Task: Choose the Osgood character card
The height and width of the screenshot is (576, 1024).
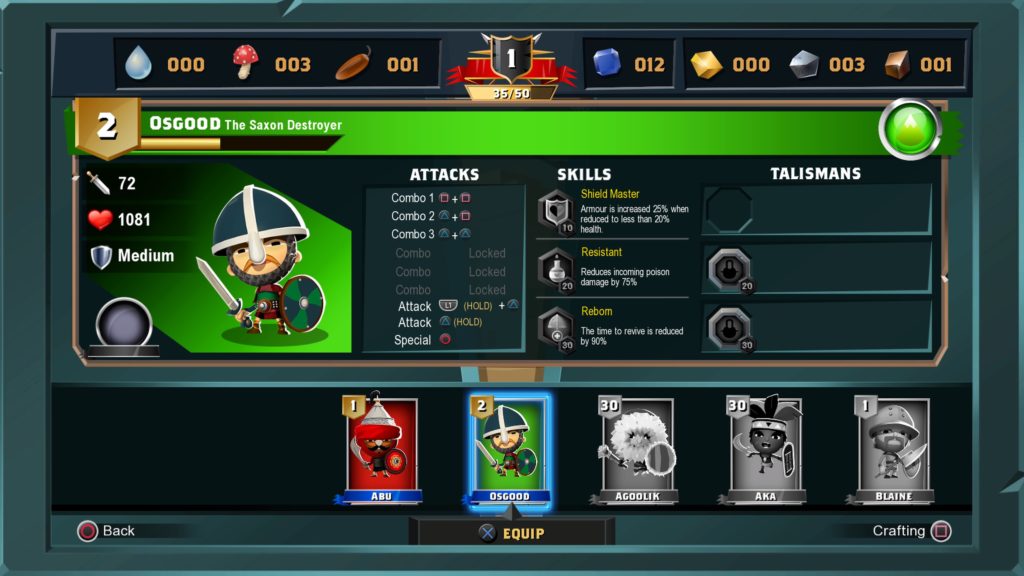Action: (x=508, y=447)
